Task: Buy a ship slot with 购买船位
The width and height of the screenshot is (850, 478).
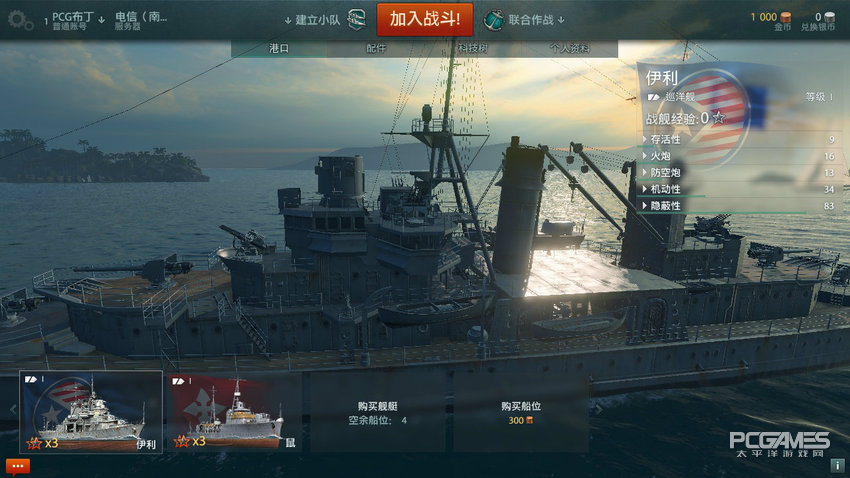Action: tap(519, 412)
